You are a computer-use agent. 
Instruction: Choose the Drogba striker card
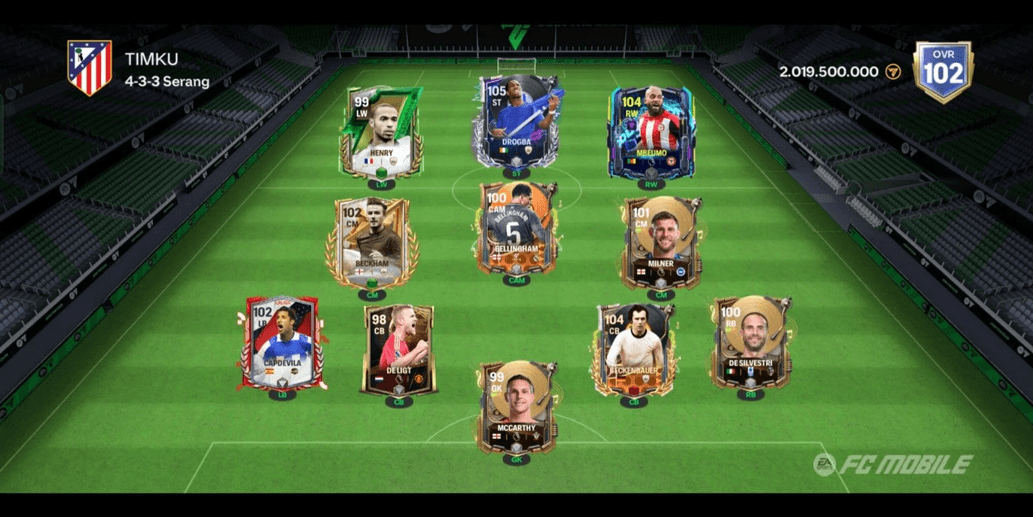517,123
